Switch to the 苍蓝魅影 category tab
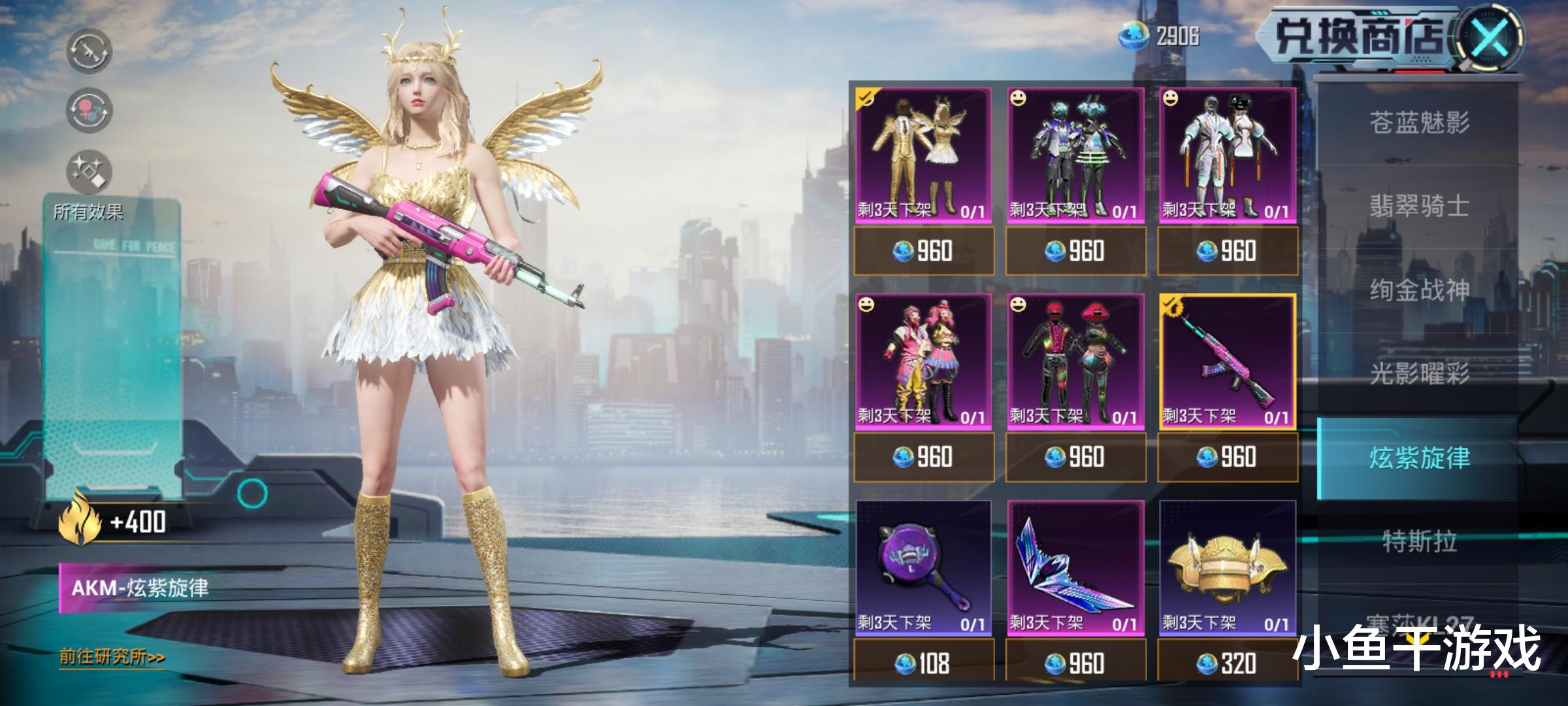 coord(1419,123)
